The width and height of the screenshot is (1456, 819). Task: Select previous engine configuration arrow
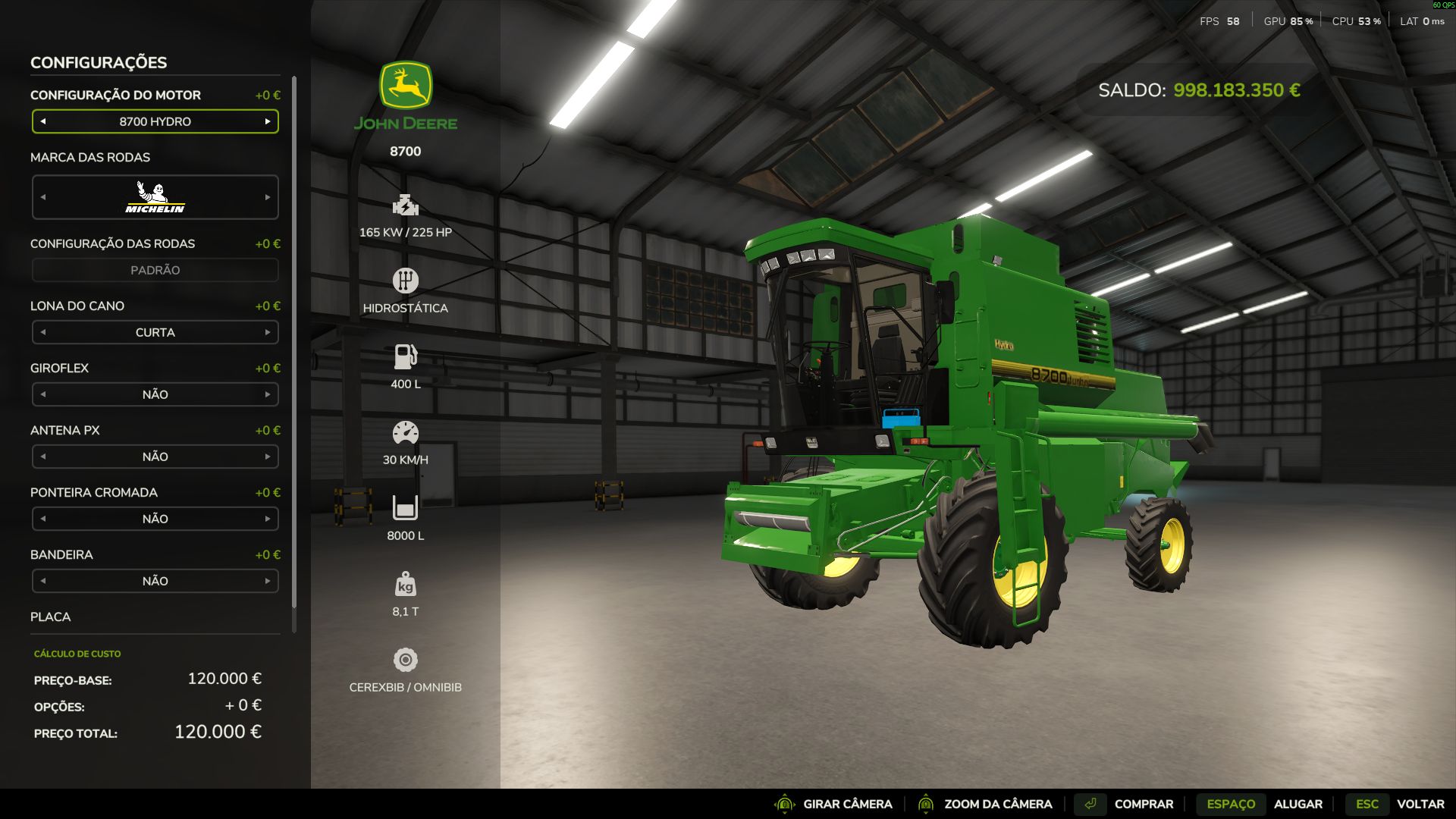[43, 121]
